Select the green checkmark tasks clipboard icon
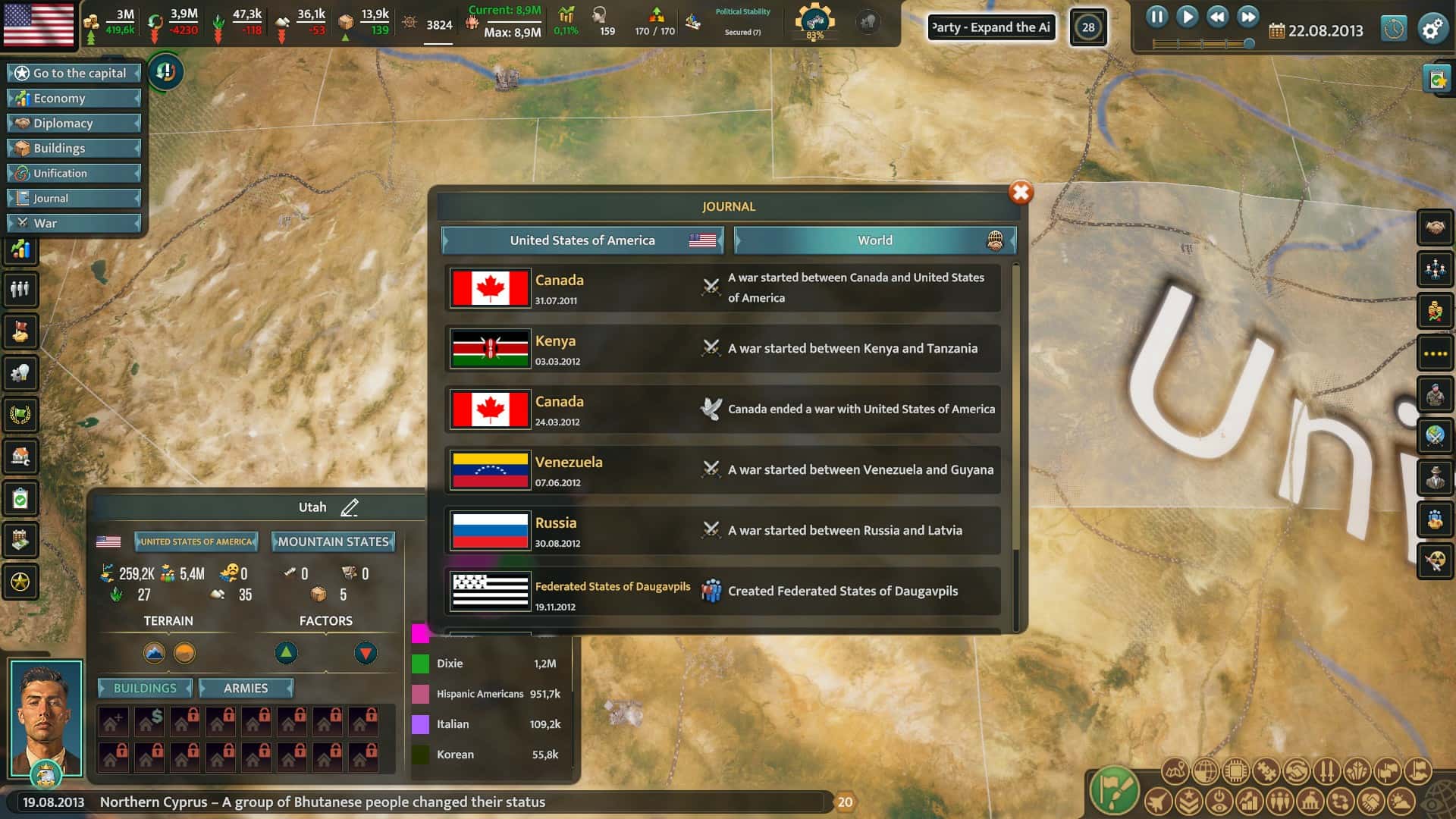This screenshot has width=1456, height=819. pos(21,498)
